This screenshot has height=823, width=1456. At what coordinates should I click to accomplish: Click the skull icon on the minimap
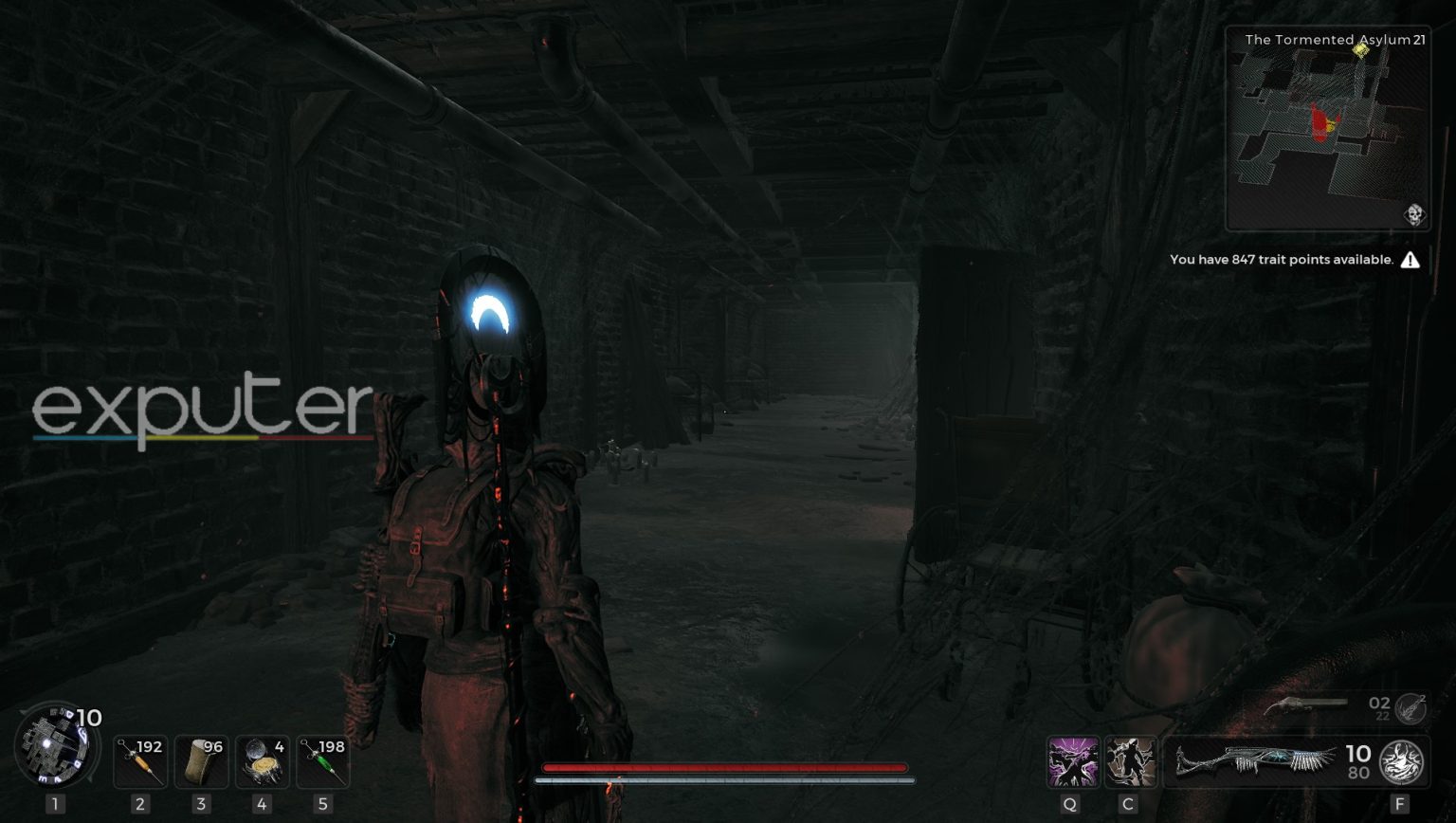[1414, 214]
